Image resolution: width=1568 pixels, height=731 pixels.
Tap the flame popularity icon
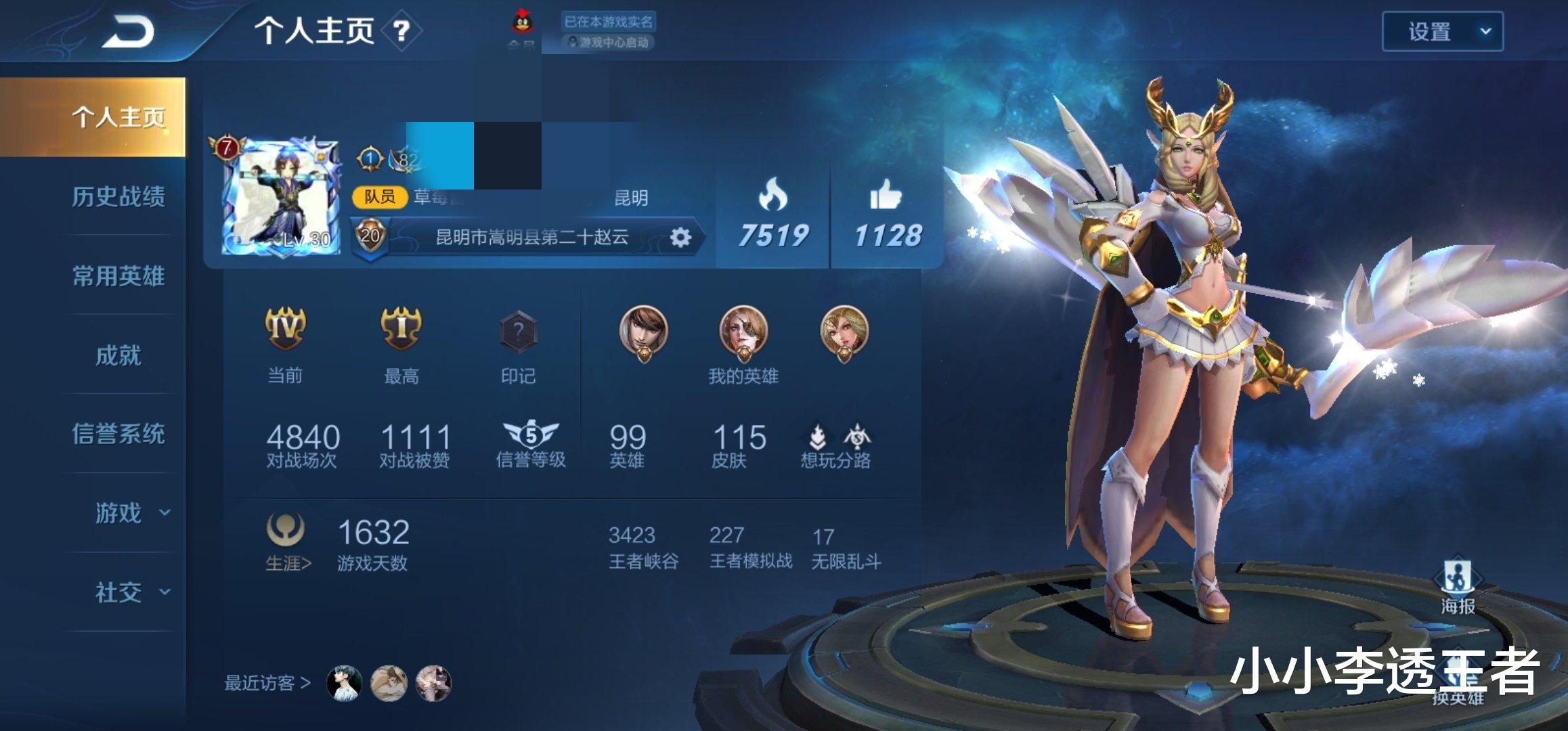pyautogui.click(x=772, y=196)
